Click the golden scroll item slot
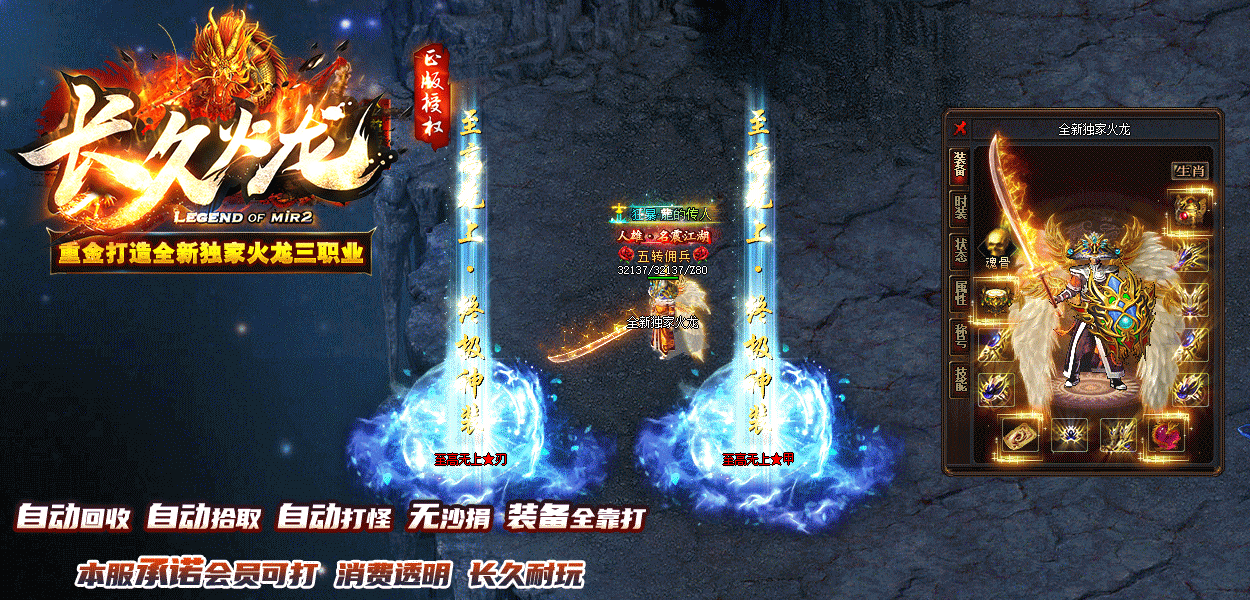This screenshot has height=600, width=1250. coord(1021,434)
